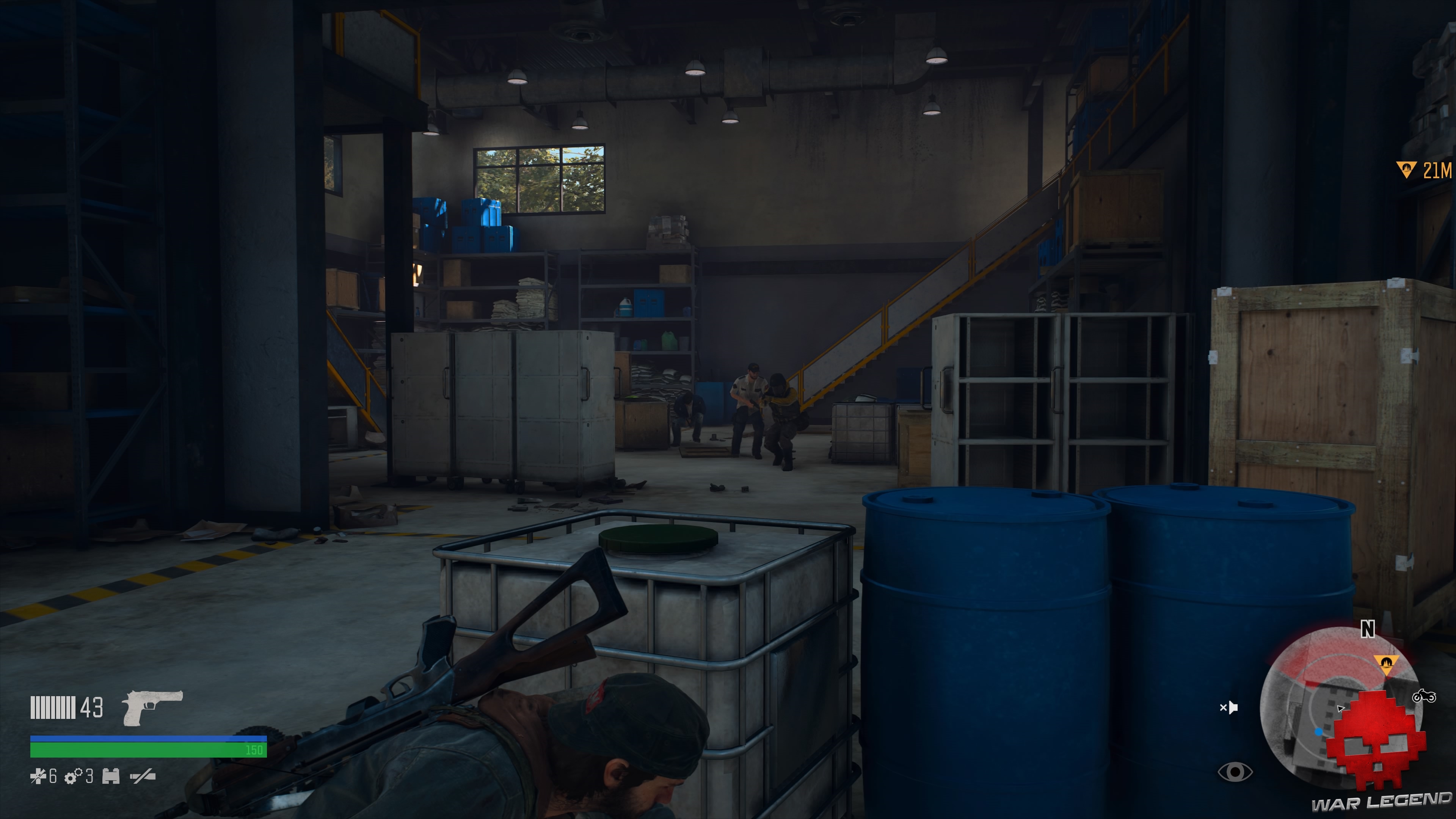
Task: Select the ammo box inventory icon
Action: (x=111, y=777)
